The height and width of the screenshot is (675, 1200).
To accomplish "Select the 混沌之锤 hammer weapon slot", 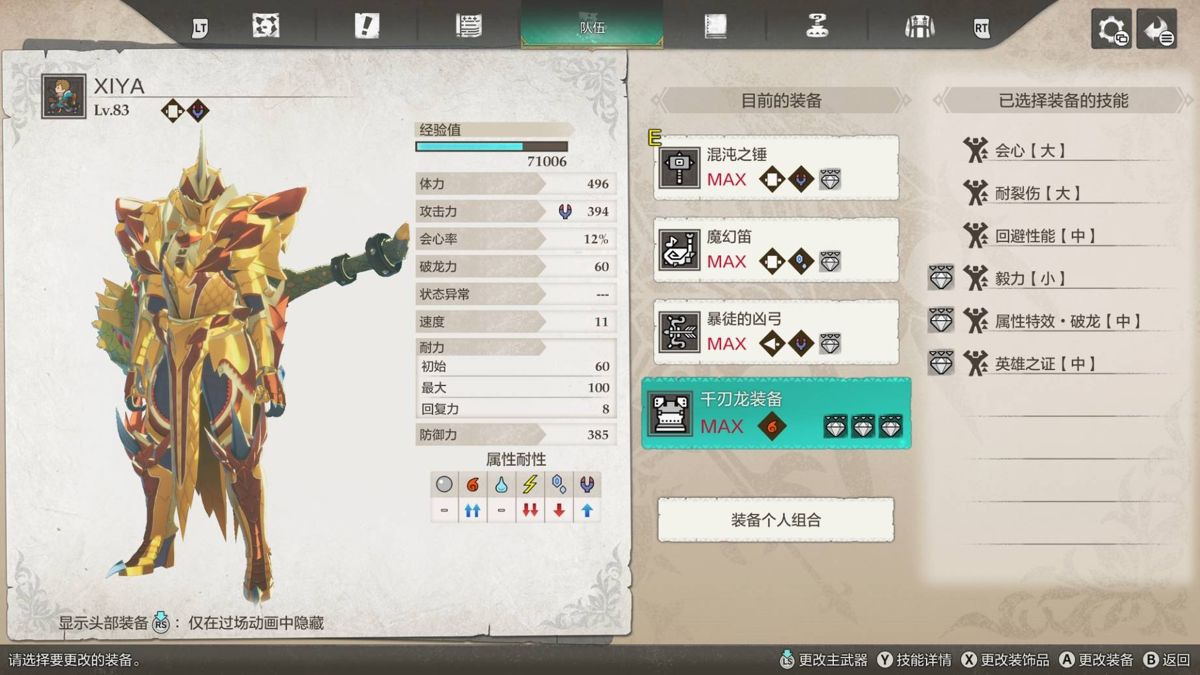I will tap(776, 168).
